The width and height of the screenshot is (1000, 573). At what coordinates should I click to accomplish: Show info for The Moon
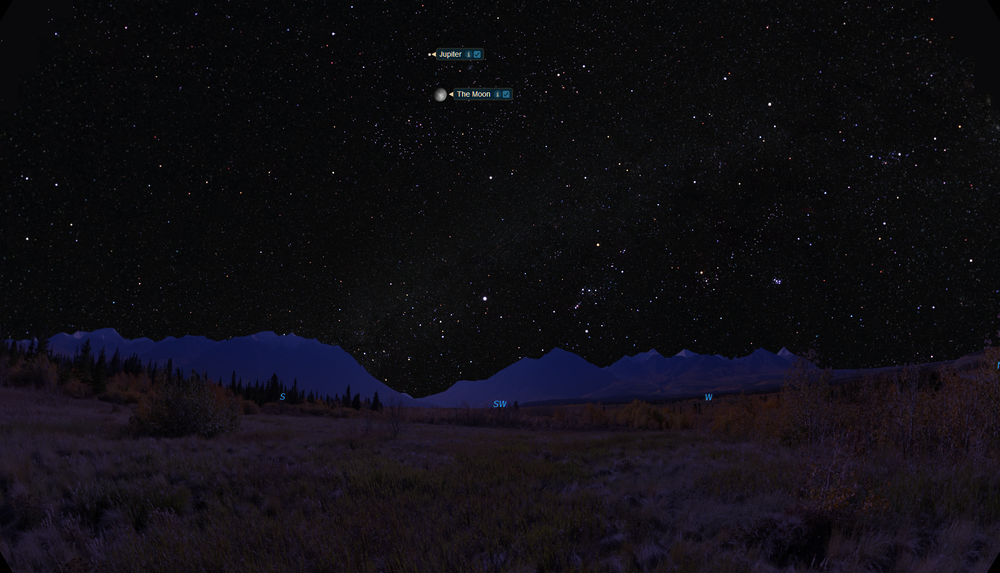tap(497, 94)
